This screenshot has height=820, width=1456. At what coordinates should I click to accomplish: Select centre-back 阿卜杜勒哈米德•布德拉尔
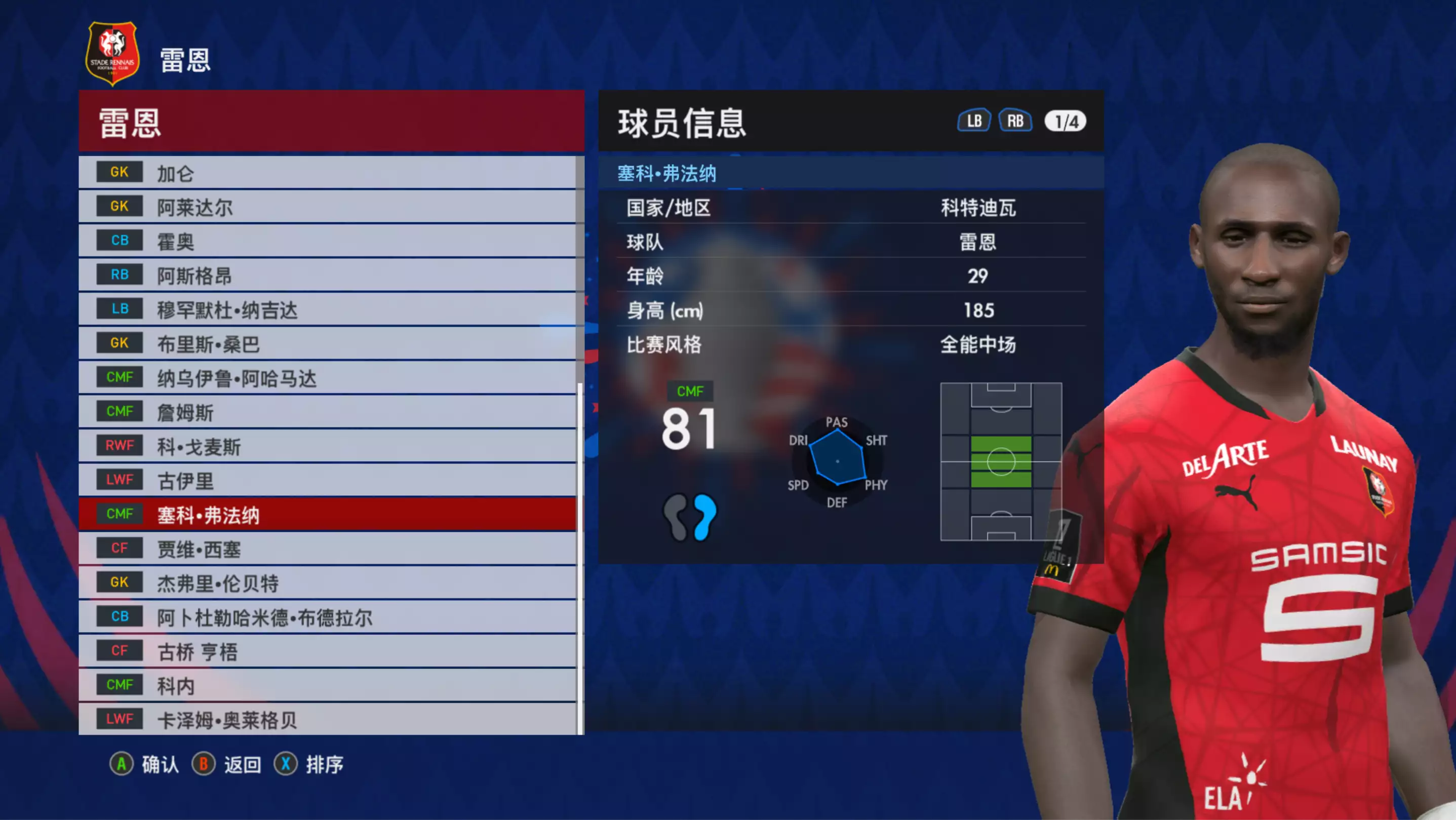click(328, 617)
